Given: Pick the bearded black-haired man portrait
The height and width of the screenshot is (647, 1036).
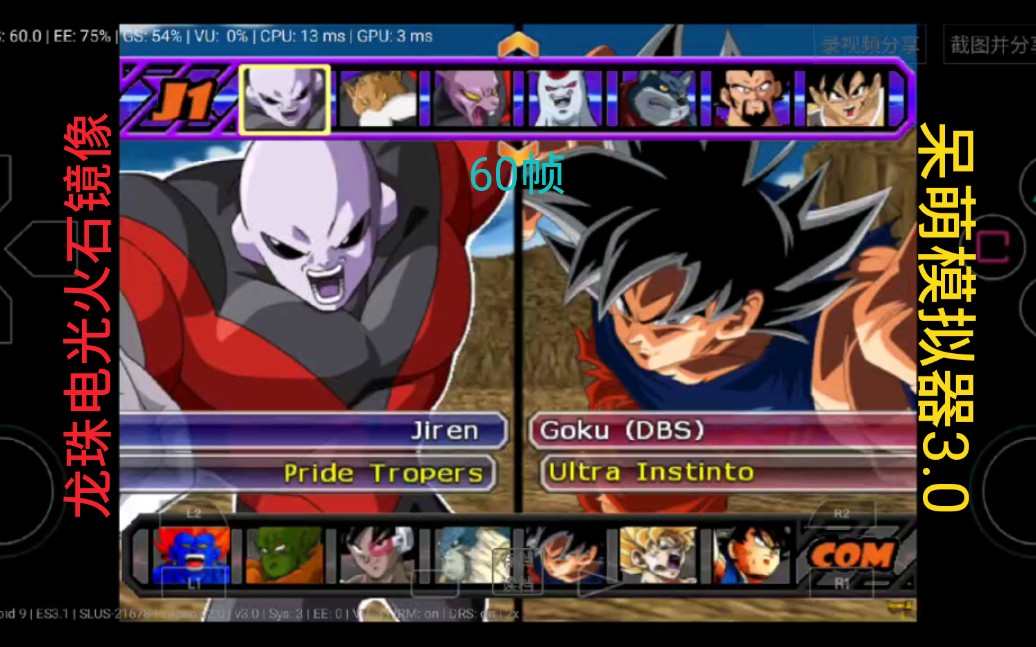Looking at the screenshot, I should click(751, 99).
